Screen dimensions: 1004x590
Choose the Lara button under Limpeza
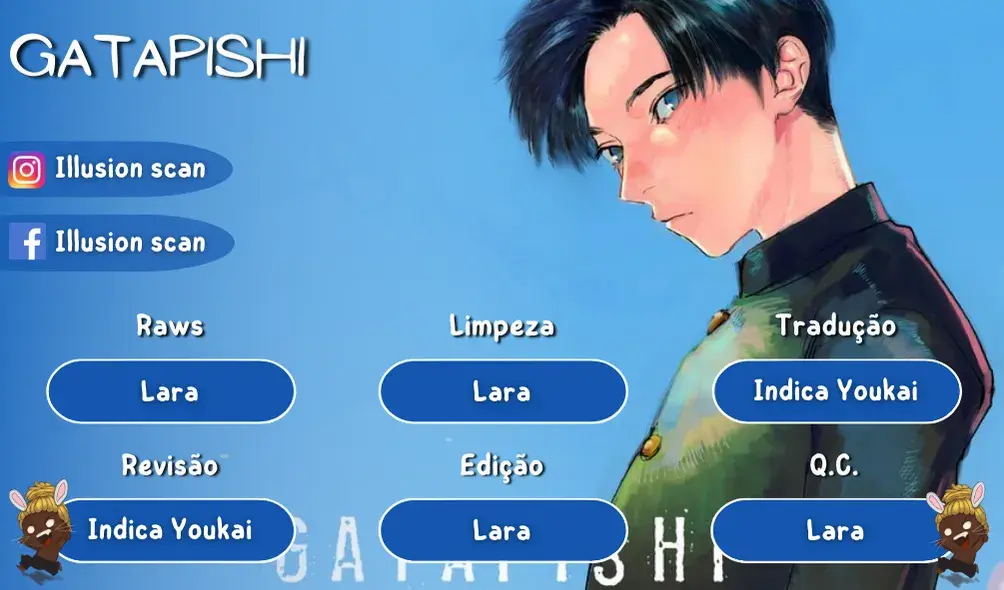click(x=502, y=391)
